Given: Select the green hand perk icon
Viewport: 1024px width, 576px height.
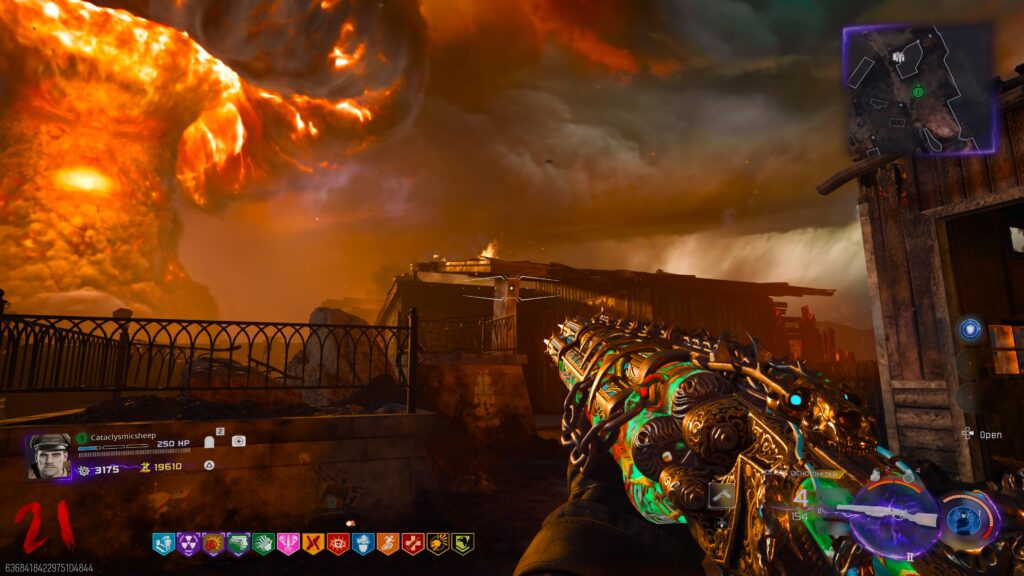Looking at the screenshot, I should pyautogui.click(x=263, y=543).
